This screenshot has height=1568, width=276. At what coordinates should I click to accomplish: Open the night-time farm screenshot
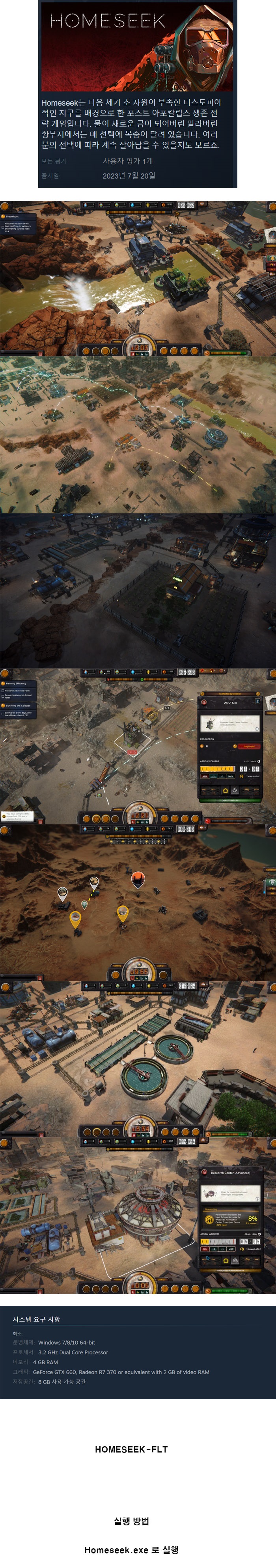tap(138, 590)
